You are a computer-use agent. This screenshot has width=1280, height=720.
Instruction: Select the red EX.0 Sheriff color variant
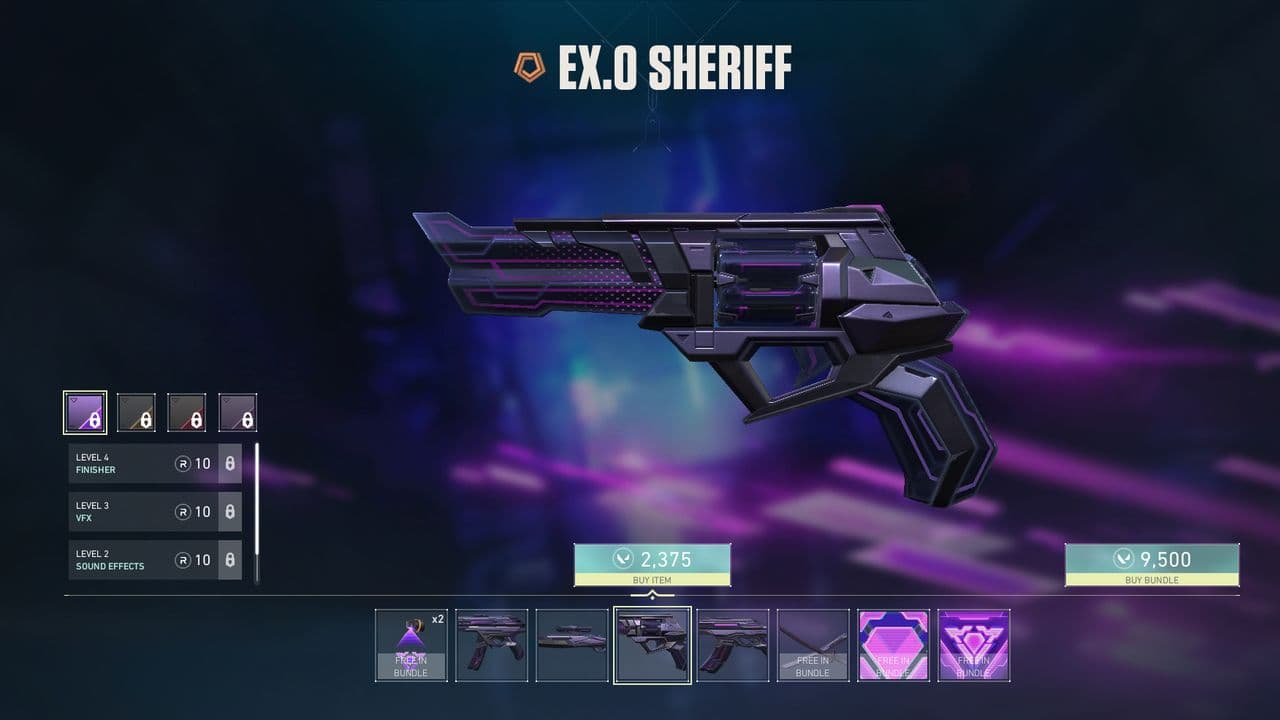pos(186,410)
